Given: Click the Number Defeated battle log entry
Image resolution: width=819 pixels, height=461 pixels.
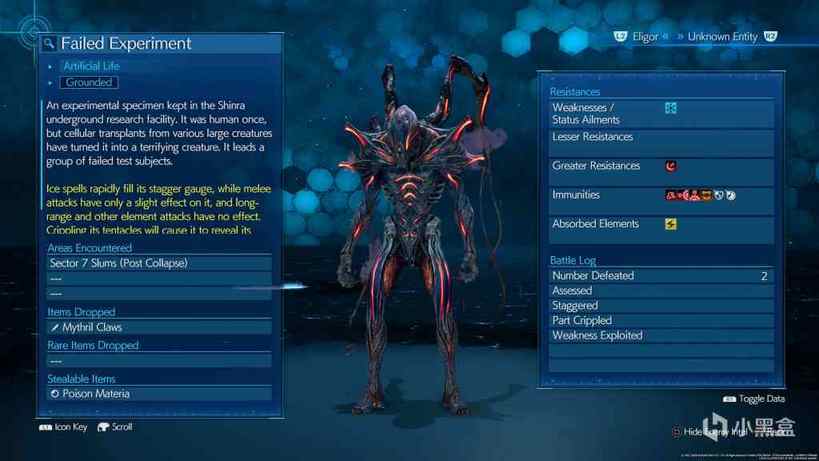Looking at the screenshot, I should [x=660, y=276].
